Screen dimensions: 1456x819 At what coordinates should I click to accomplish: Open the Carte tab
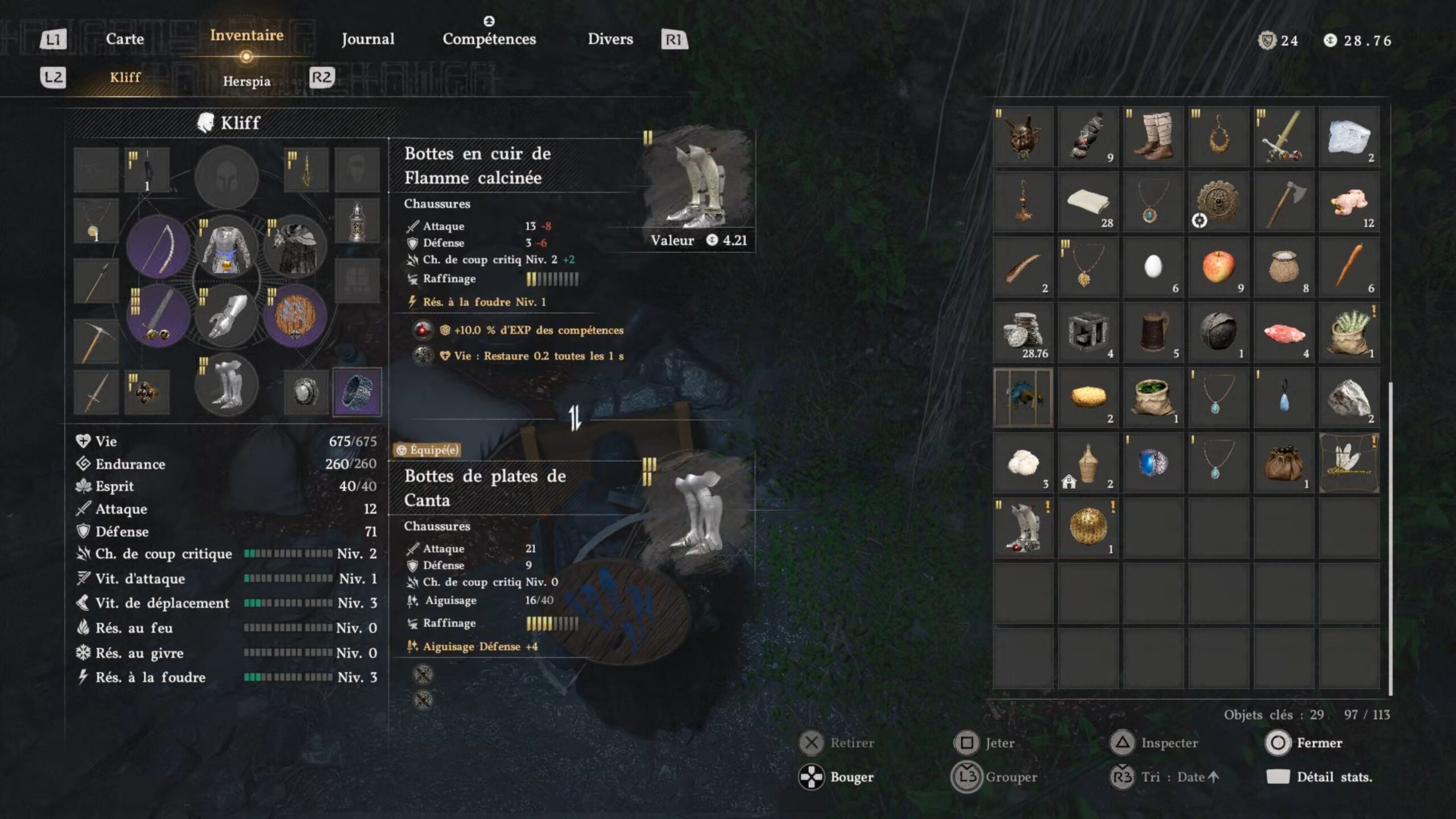[x=125, y=39]
